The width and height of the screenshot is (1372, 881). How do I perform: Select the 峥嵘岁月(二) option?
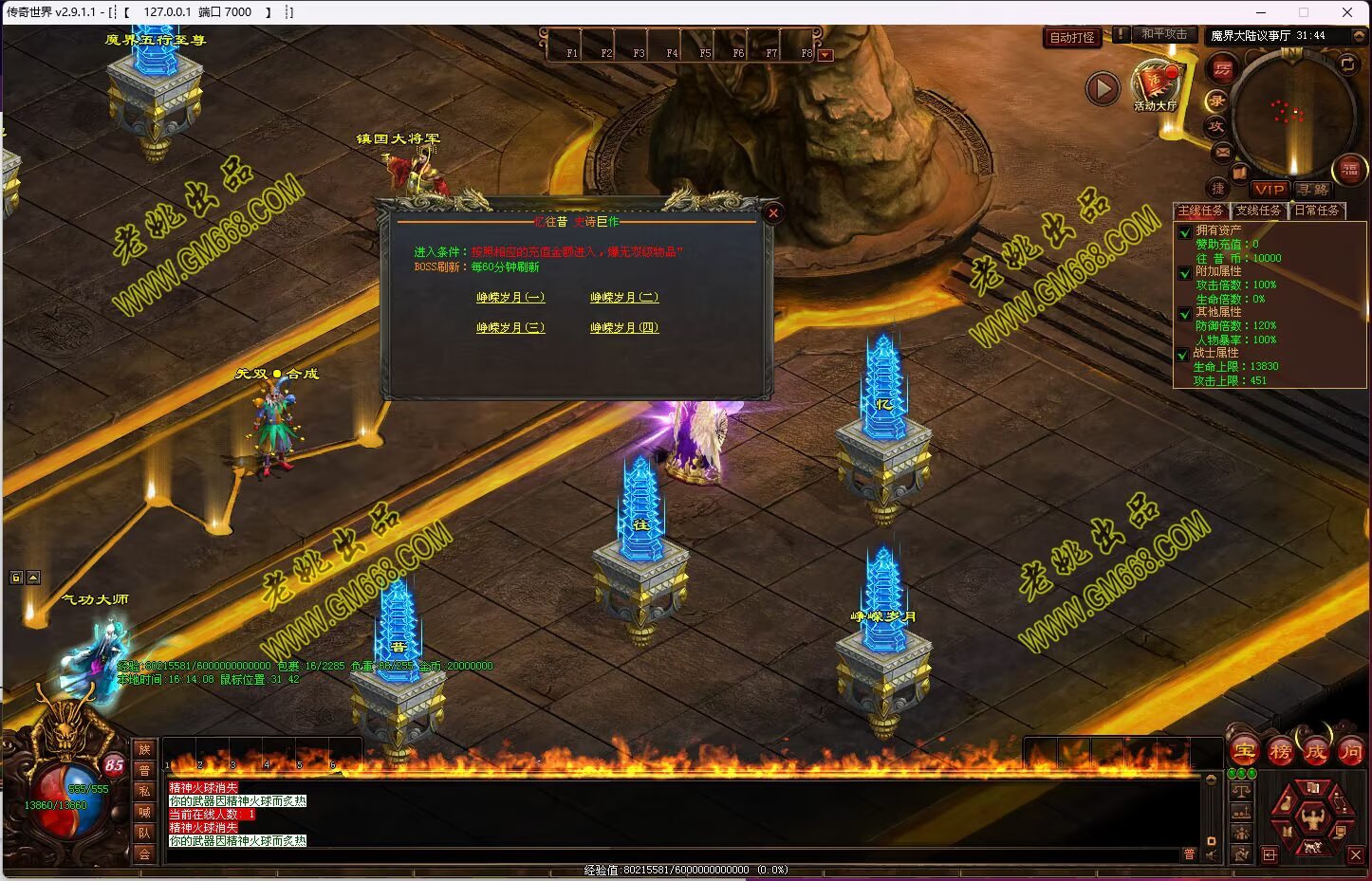pos(624,298)
